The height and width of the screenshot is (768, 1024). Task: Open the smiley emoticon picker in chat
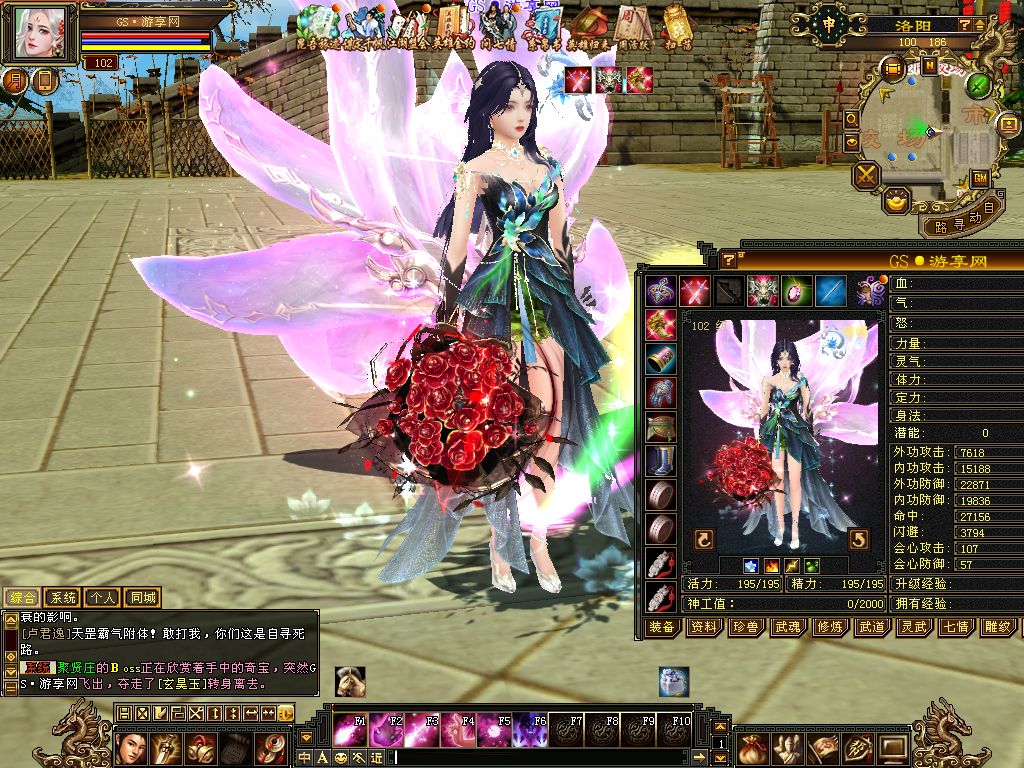[341, 757]
